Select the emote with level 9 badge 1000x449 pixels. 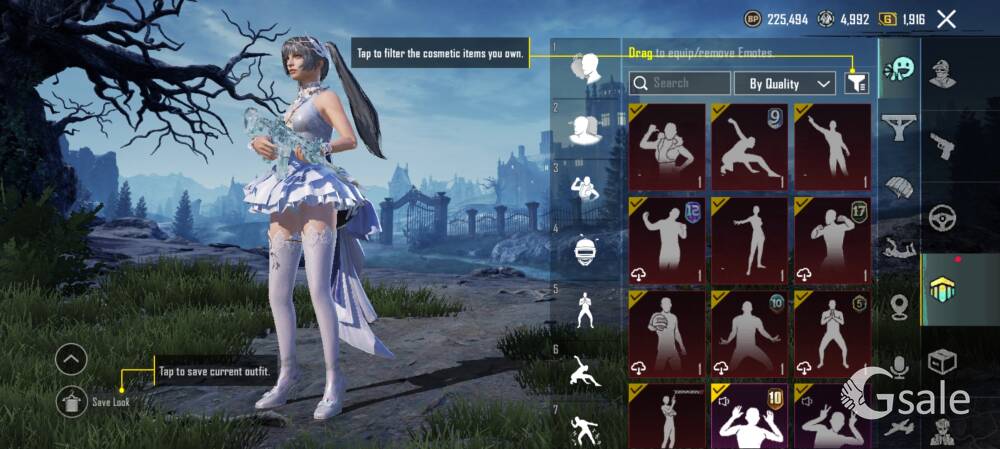click(749, 147)
